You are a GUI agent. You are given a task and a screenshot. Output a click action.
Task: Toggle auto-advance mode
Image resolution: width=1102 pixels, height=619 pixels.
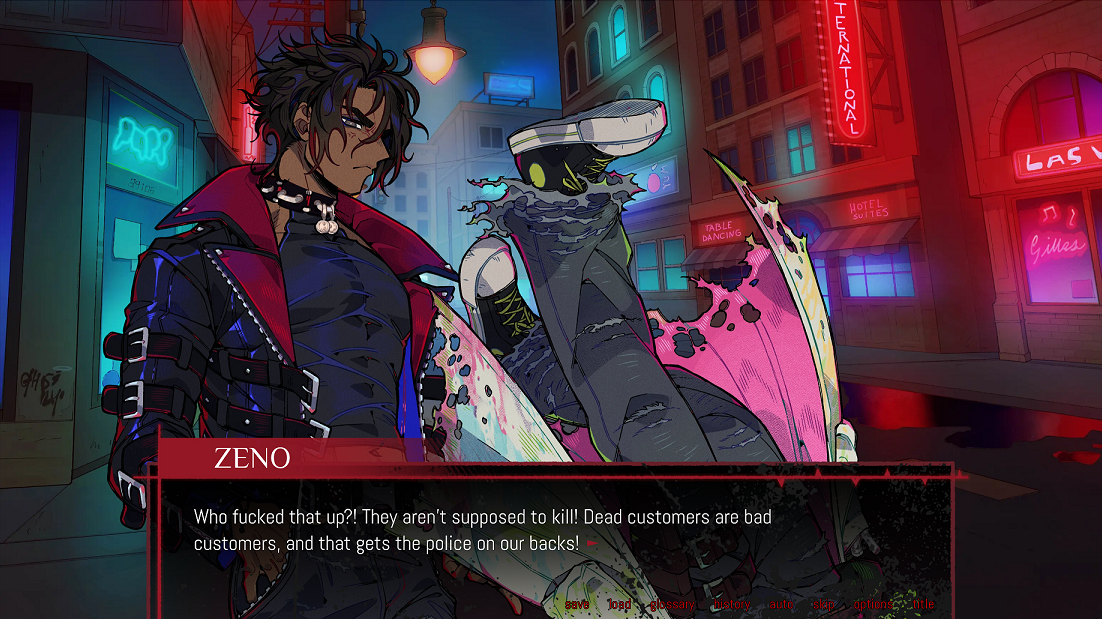780,604
